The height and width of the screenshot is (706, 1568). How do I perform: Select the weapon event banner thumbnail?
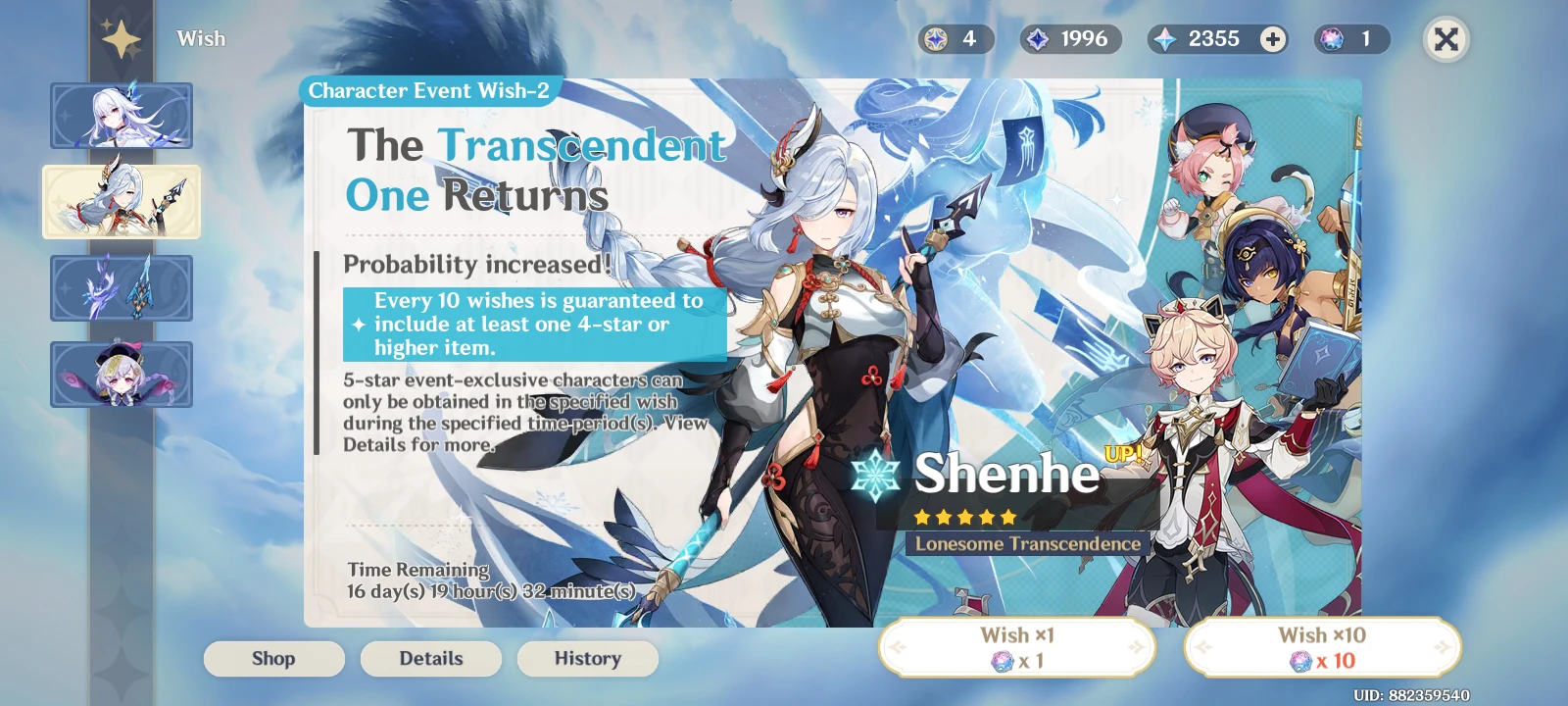pyautogui.click(x=122, y=287)
